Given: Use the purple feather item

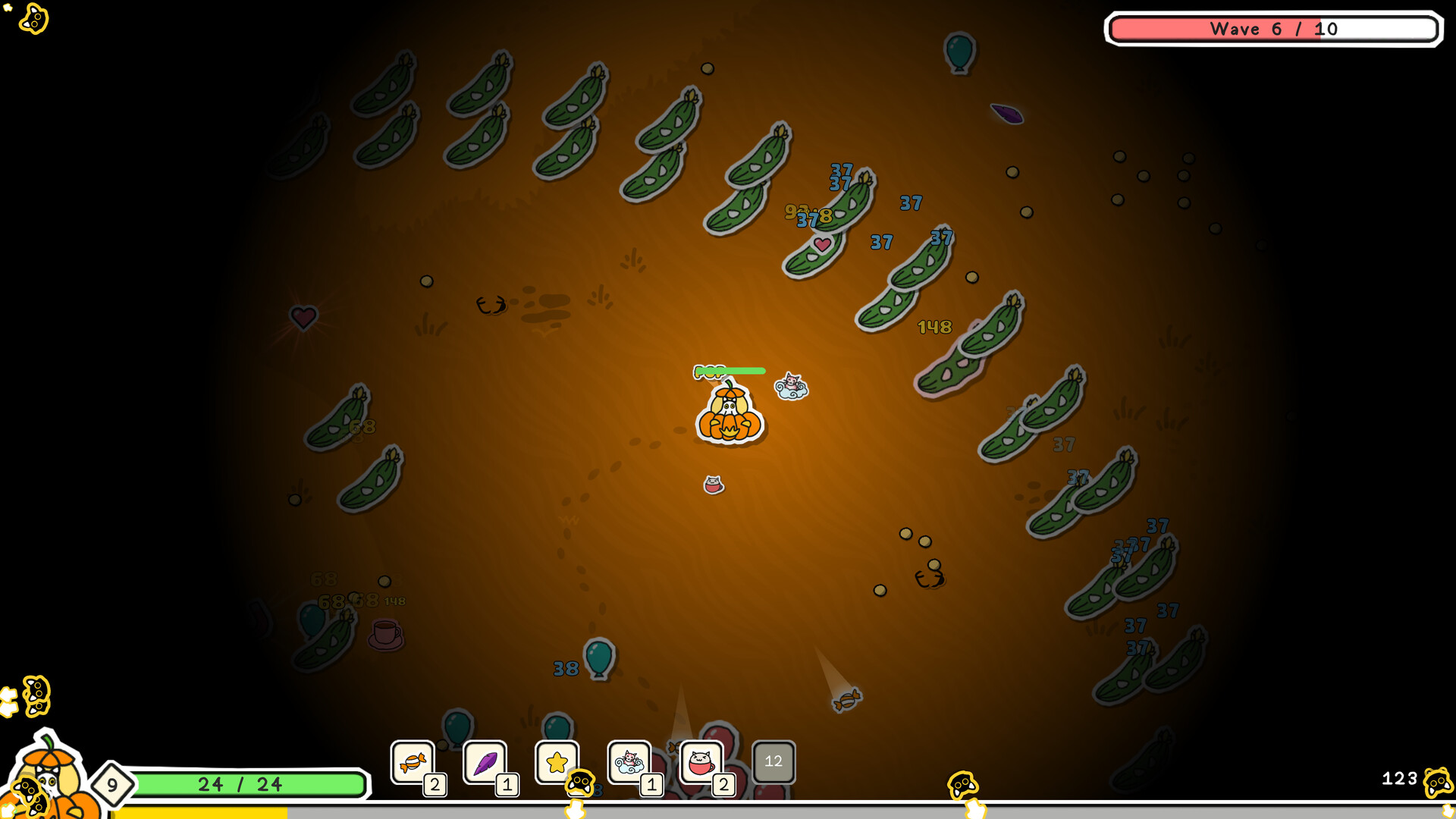Looking at the screenshot, I should coord(484,762).
